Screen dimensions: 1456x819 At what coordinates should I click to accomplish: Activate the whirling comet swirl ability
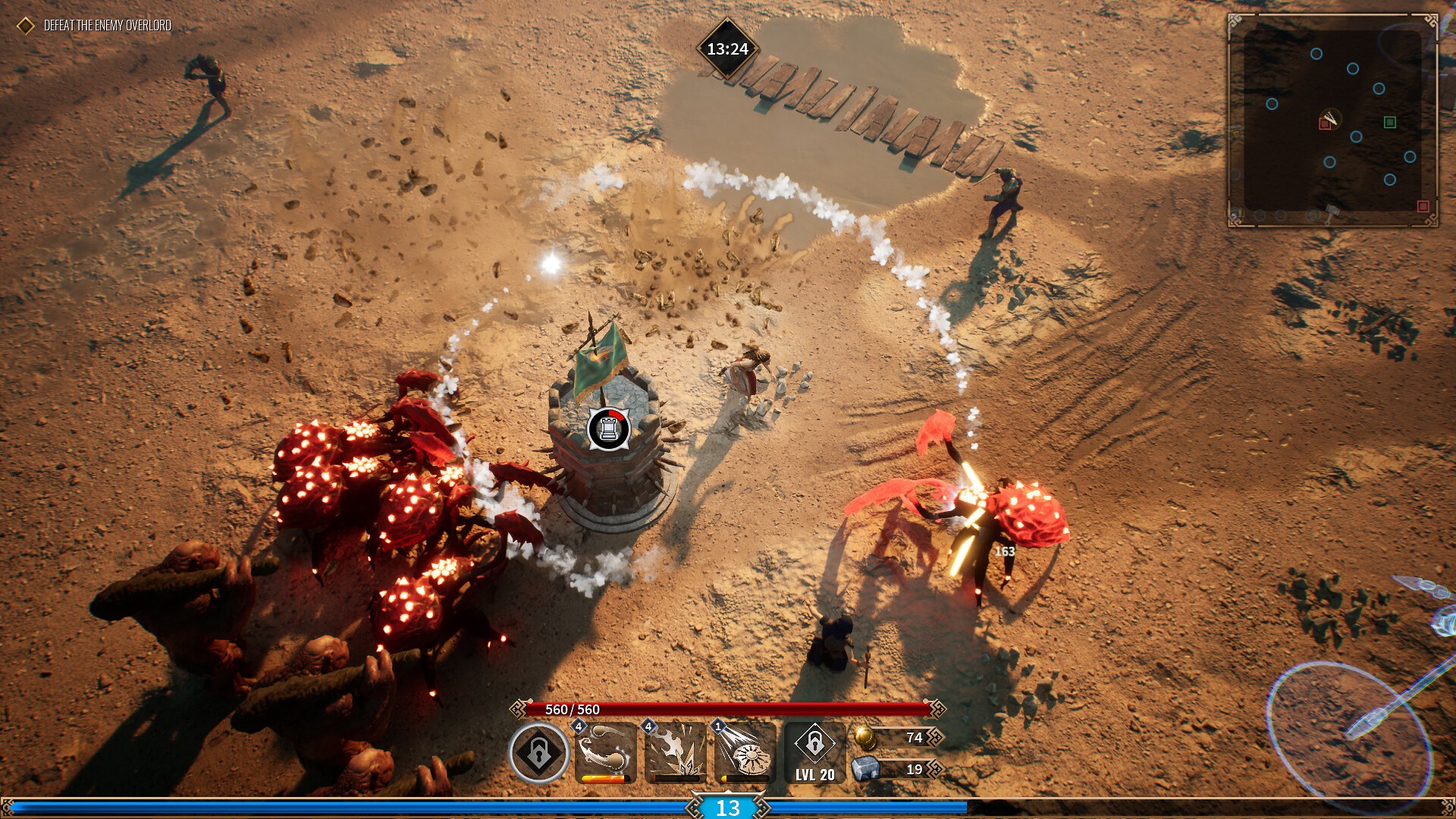point(605,752)
